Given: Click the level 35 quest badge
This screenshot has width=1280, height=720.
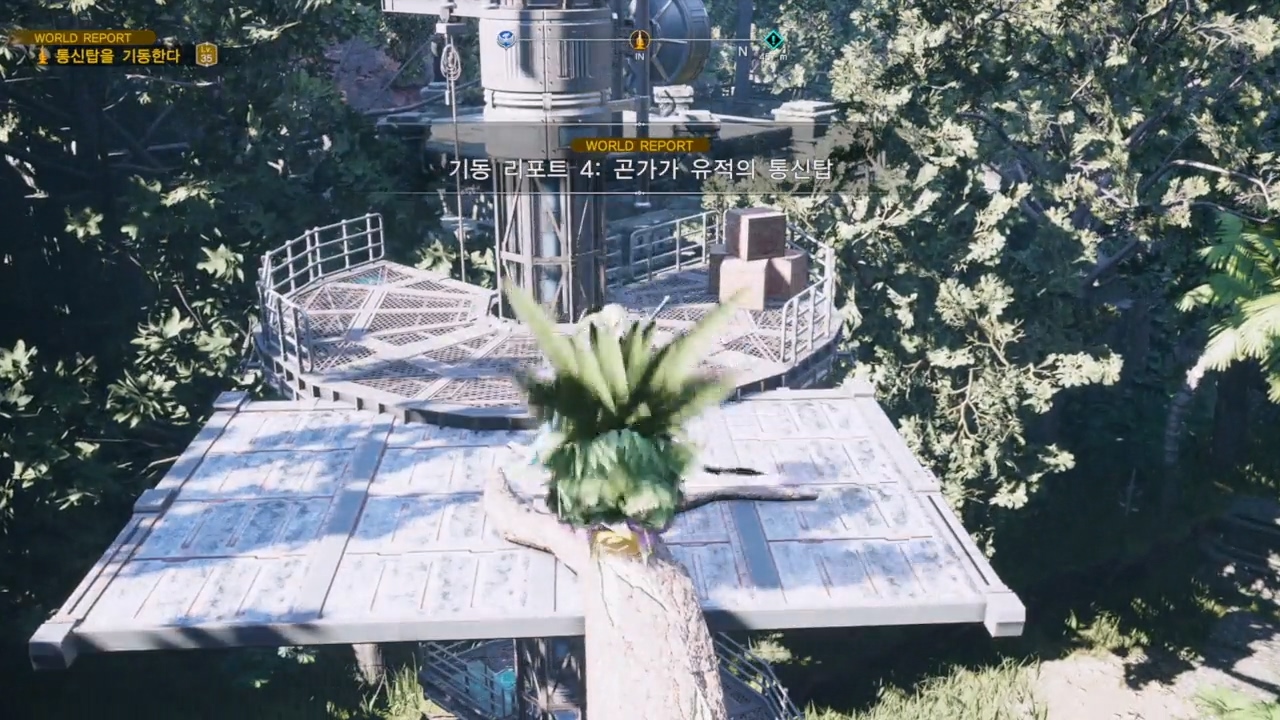Looking at the screenshot, I should point(207,55).
